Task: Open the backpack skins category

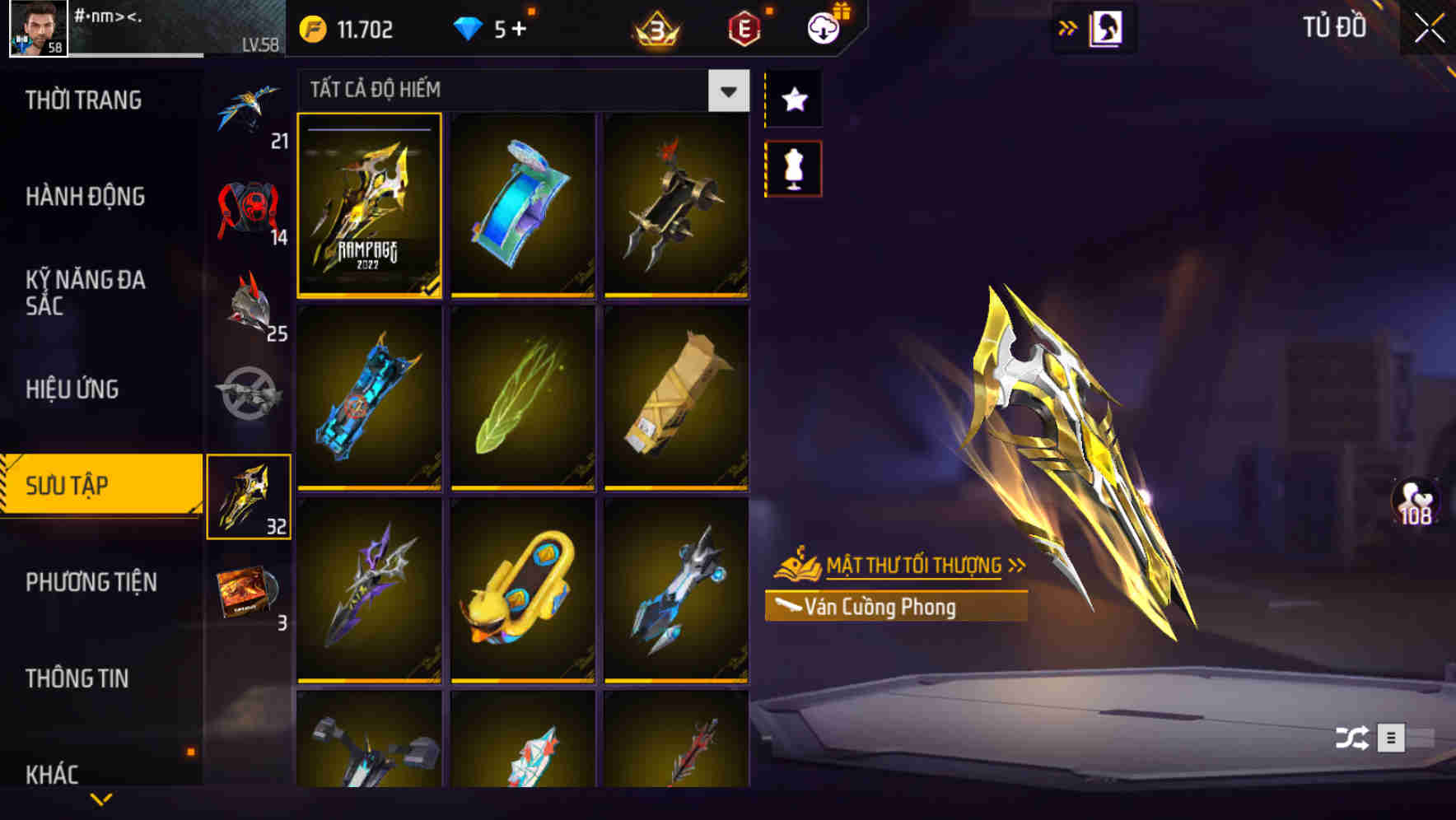Action: coord(247,206)
